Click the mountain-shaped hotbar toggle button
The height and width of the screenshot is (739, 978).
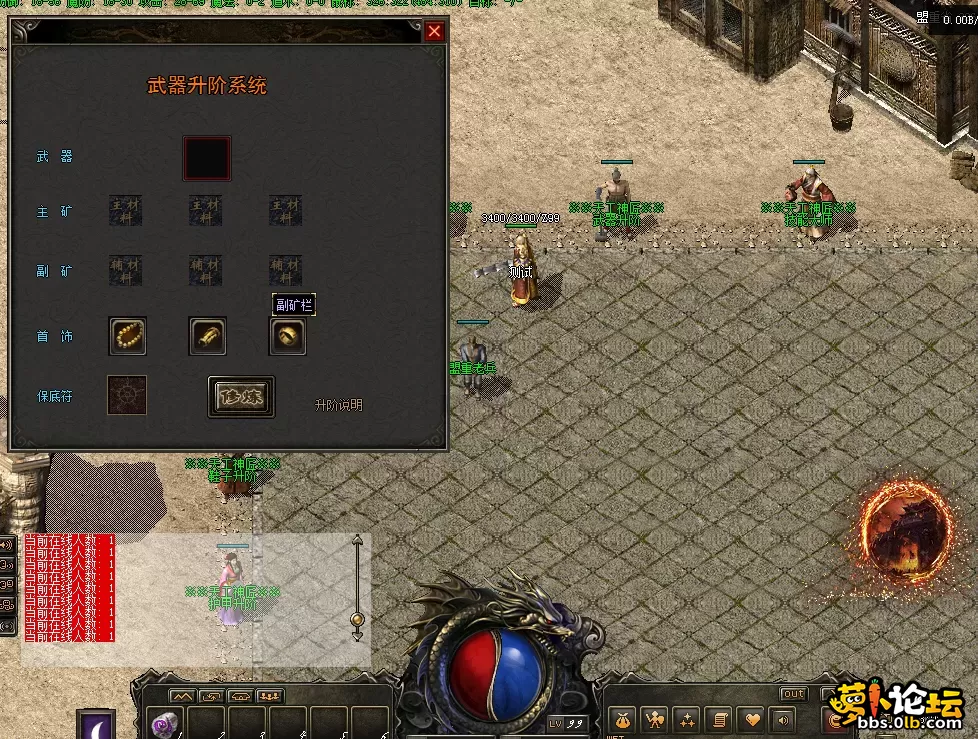[x=181, y=696]
